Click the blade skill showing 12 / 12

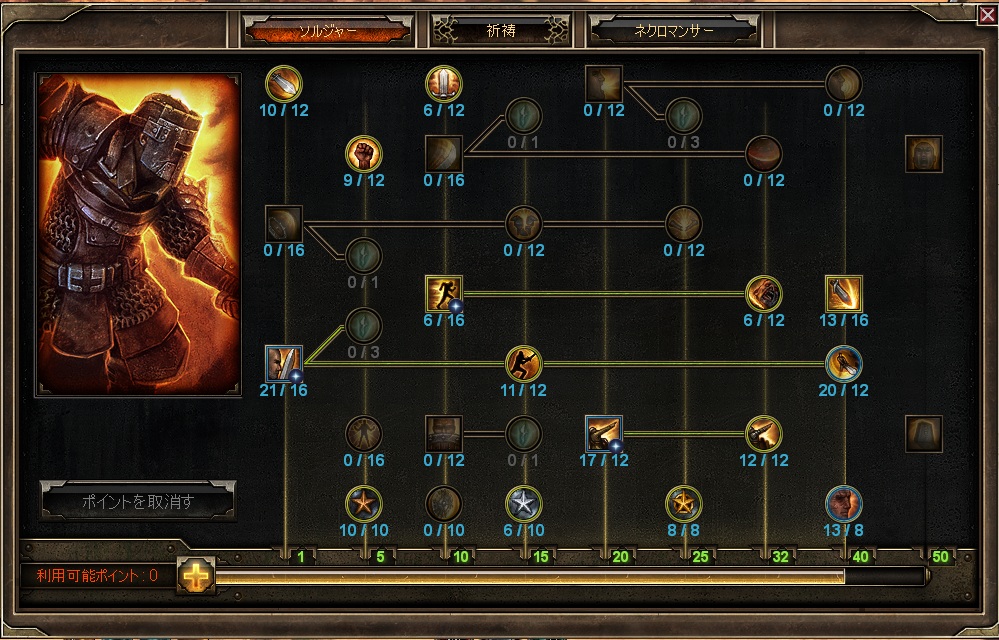764,434
